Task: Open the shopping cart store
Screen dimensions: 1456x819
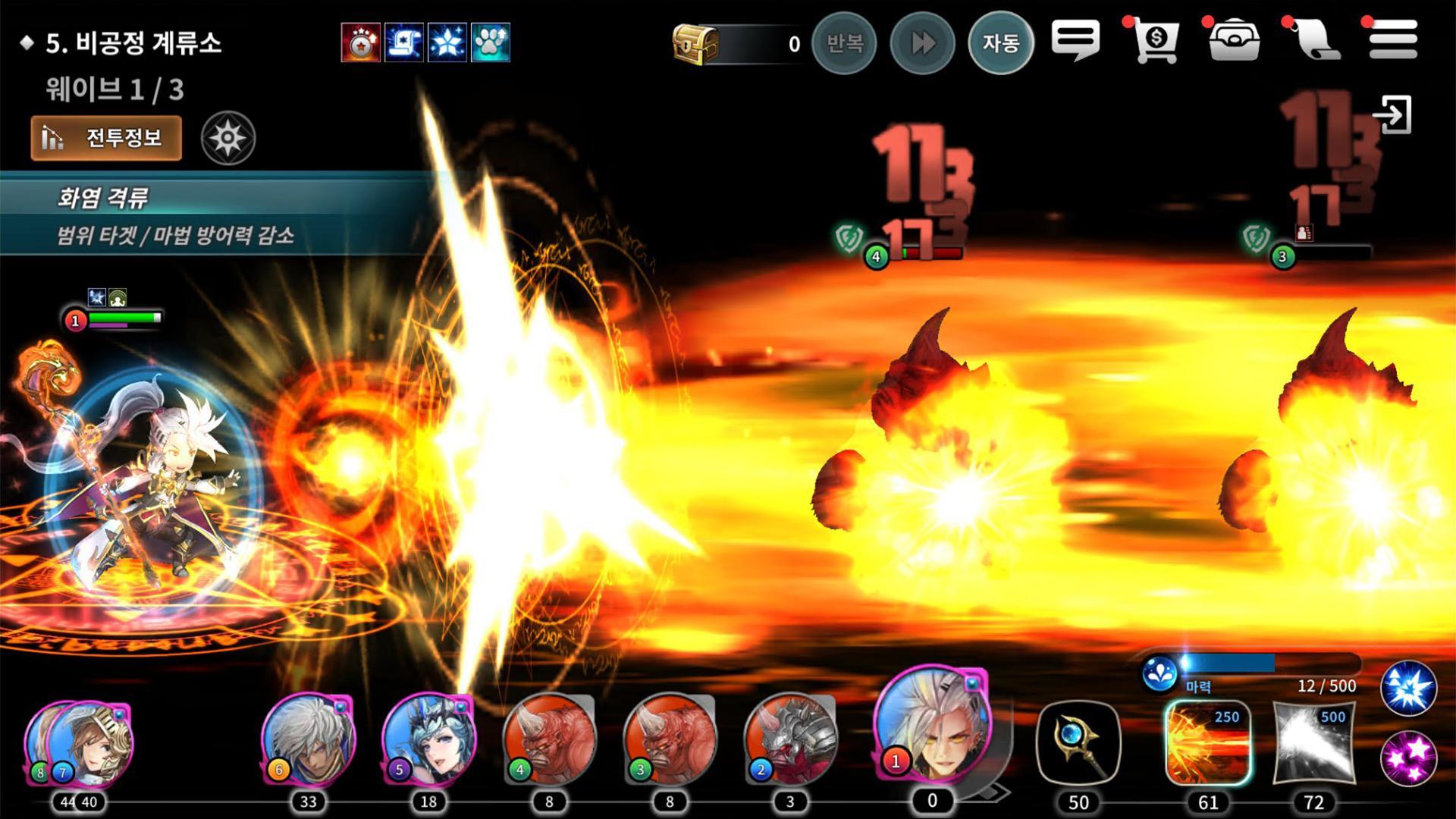Action: pyautogui.click(x=1155, y=41)
